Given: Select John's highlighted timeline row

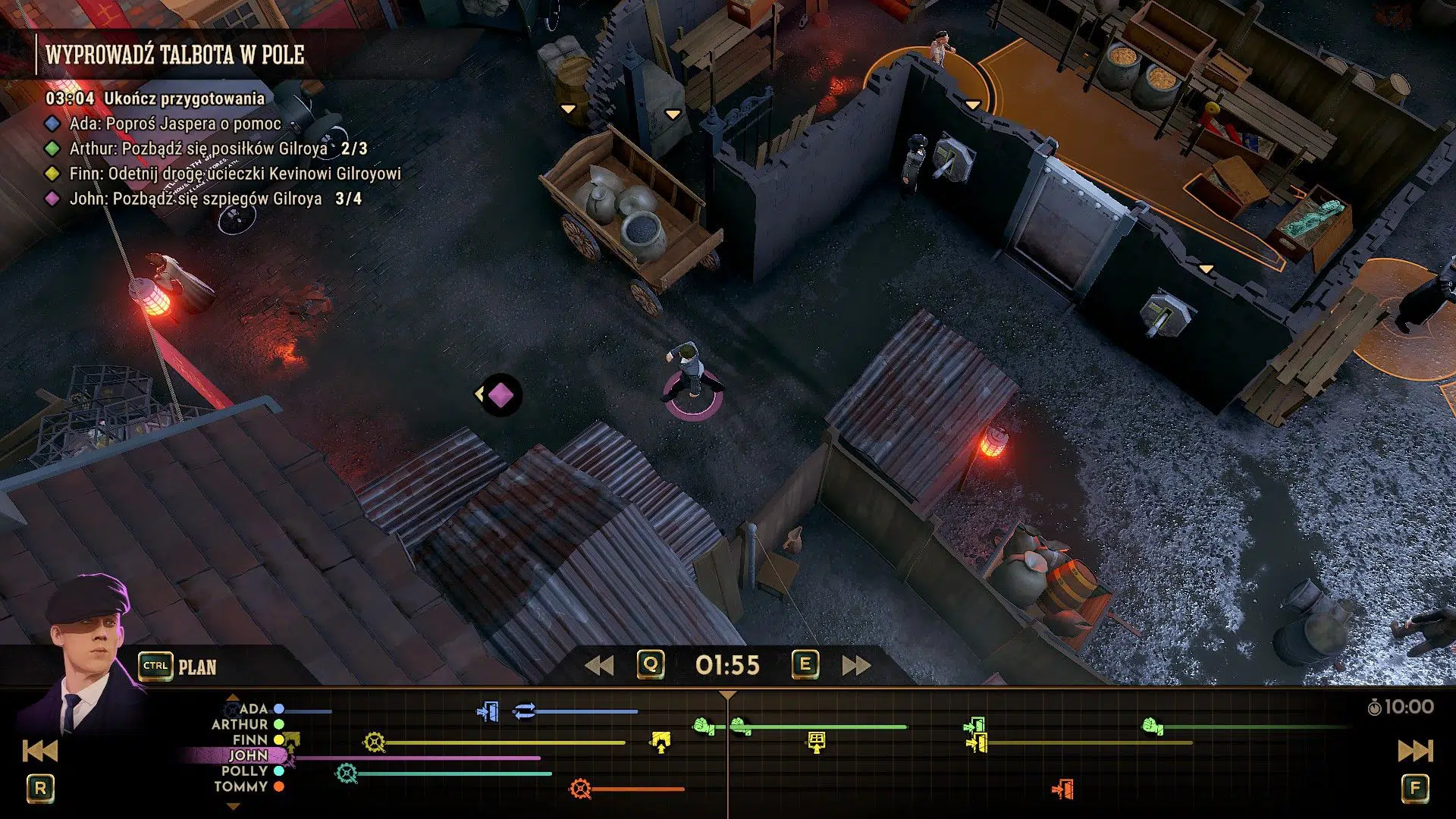Looking at the screenshot, I should 248,755.
